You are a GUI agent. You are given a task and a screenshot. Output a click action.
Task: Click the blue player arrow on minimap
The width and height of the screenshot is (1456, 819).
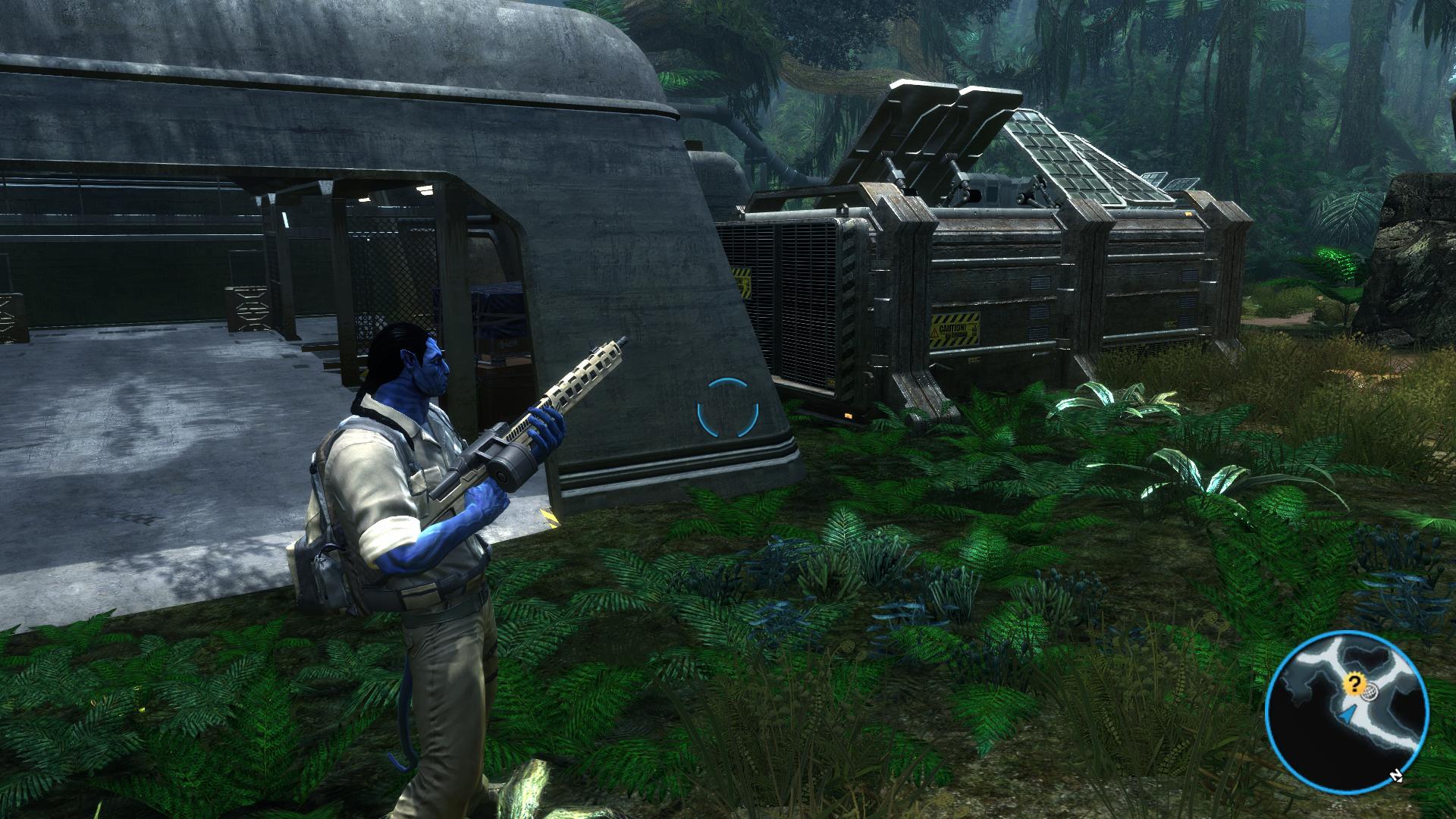1346,714
